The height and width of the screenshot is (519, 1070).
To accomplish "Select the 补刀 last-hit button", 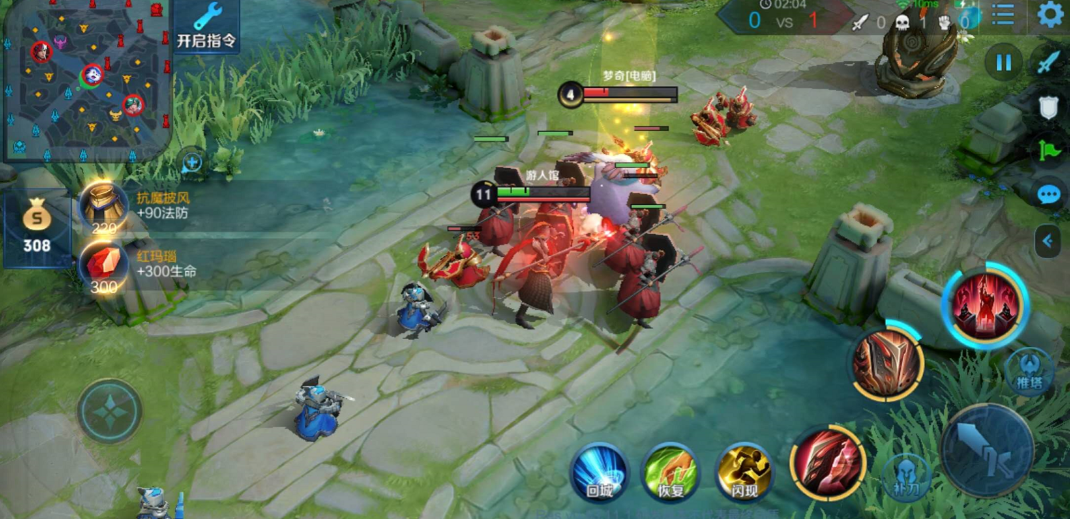I will (906, 475).
